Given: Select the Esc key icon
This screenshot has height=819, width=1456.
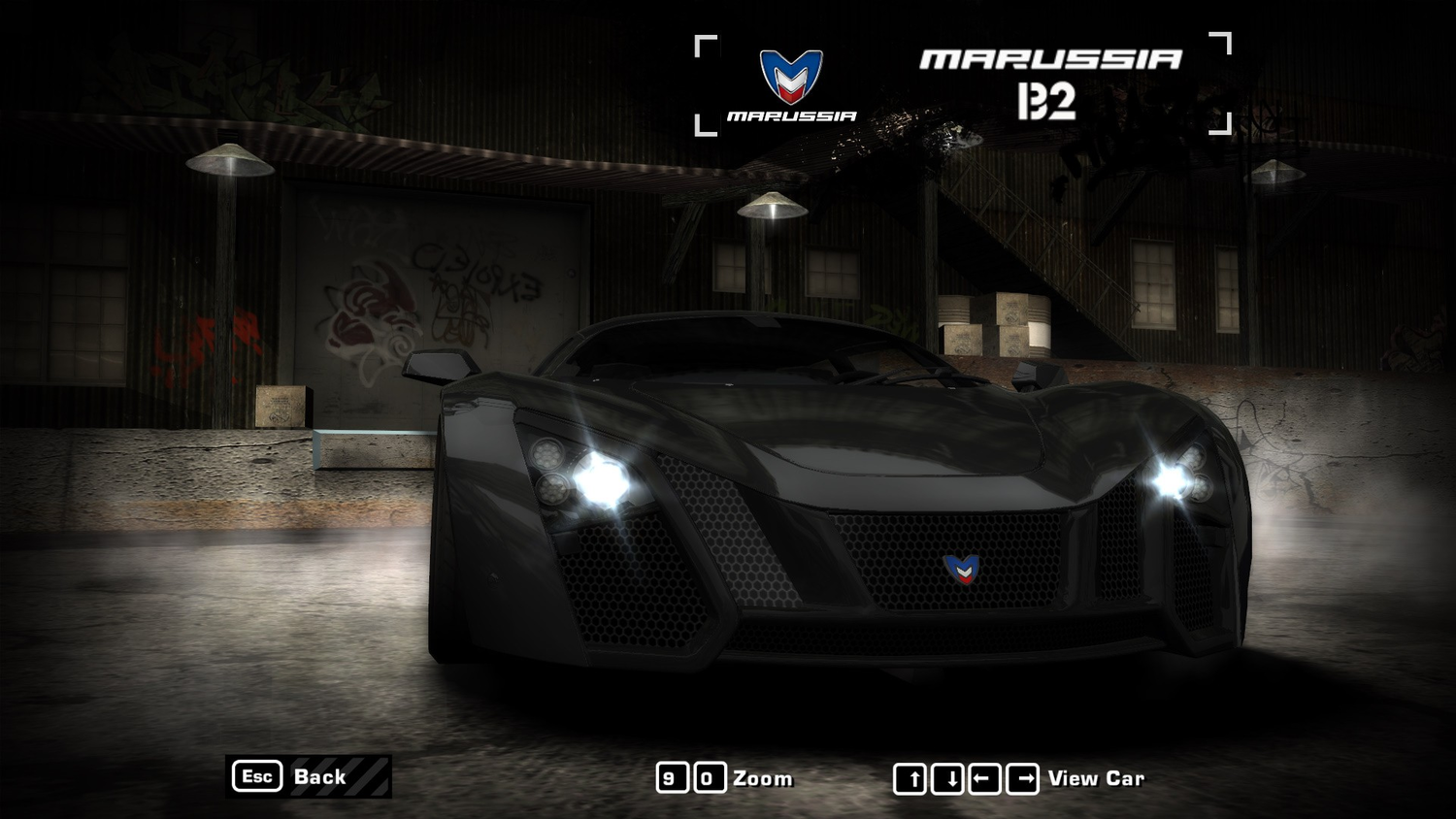Looking at the screenshot, I should click(255, 776).
